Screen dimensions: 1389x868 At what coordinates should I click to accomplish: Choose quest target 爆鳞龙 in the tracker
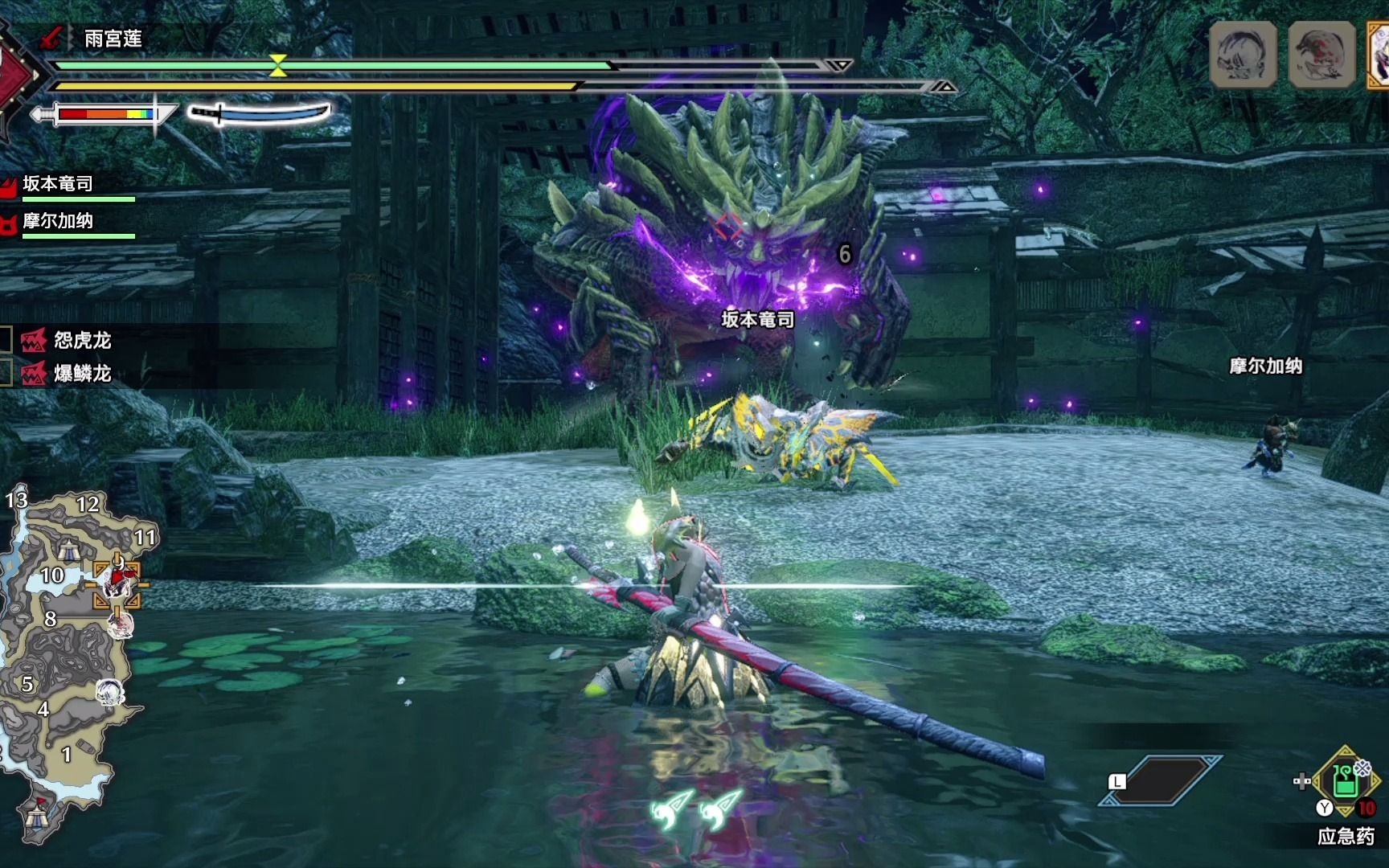[x=81, y=374]
